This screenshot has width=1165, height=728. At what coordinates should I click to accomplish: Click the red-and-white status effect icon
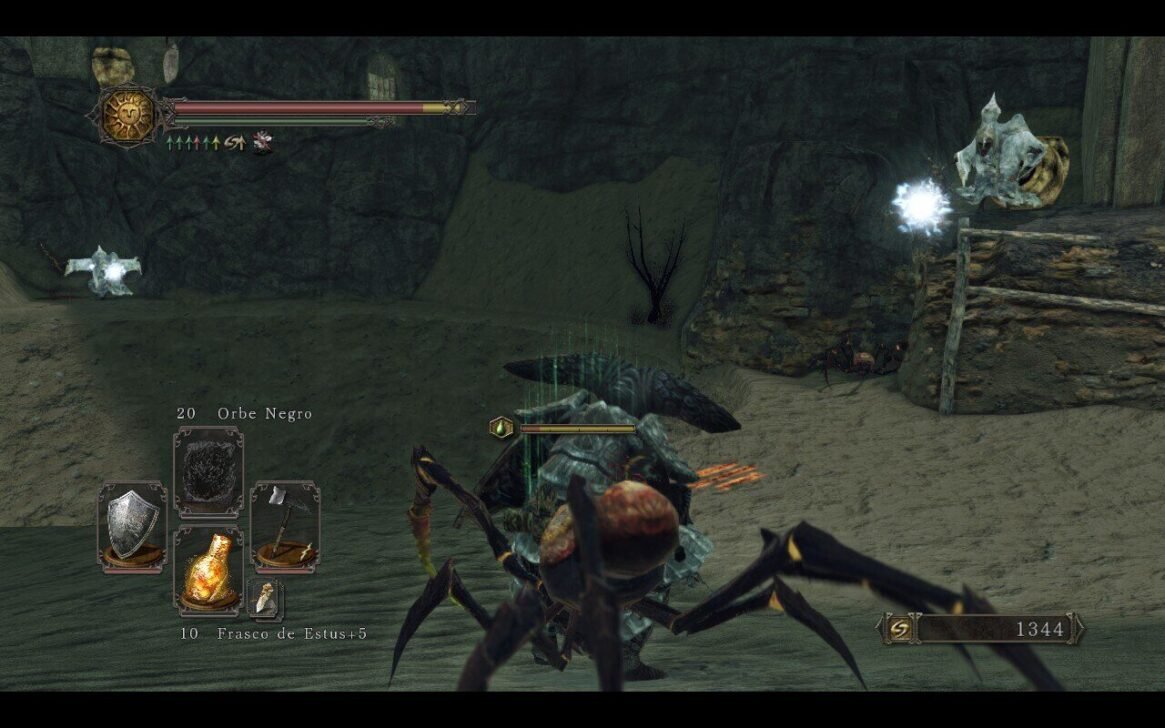pyautogui.click(x=262, y=142)
